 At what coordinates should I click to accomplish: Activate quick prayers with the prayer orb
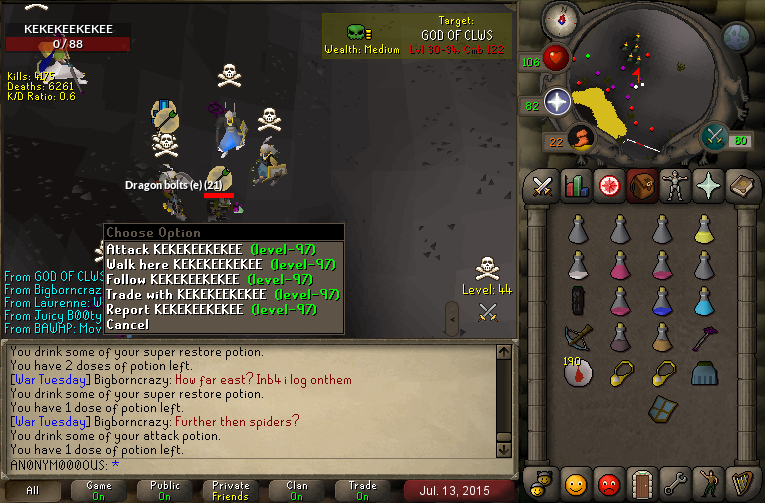click(557, 101)
